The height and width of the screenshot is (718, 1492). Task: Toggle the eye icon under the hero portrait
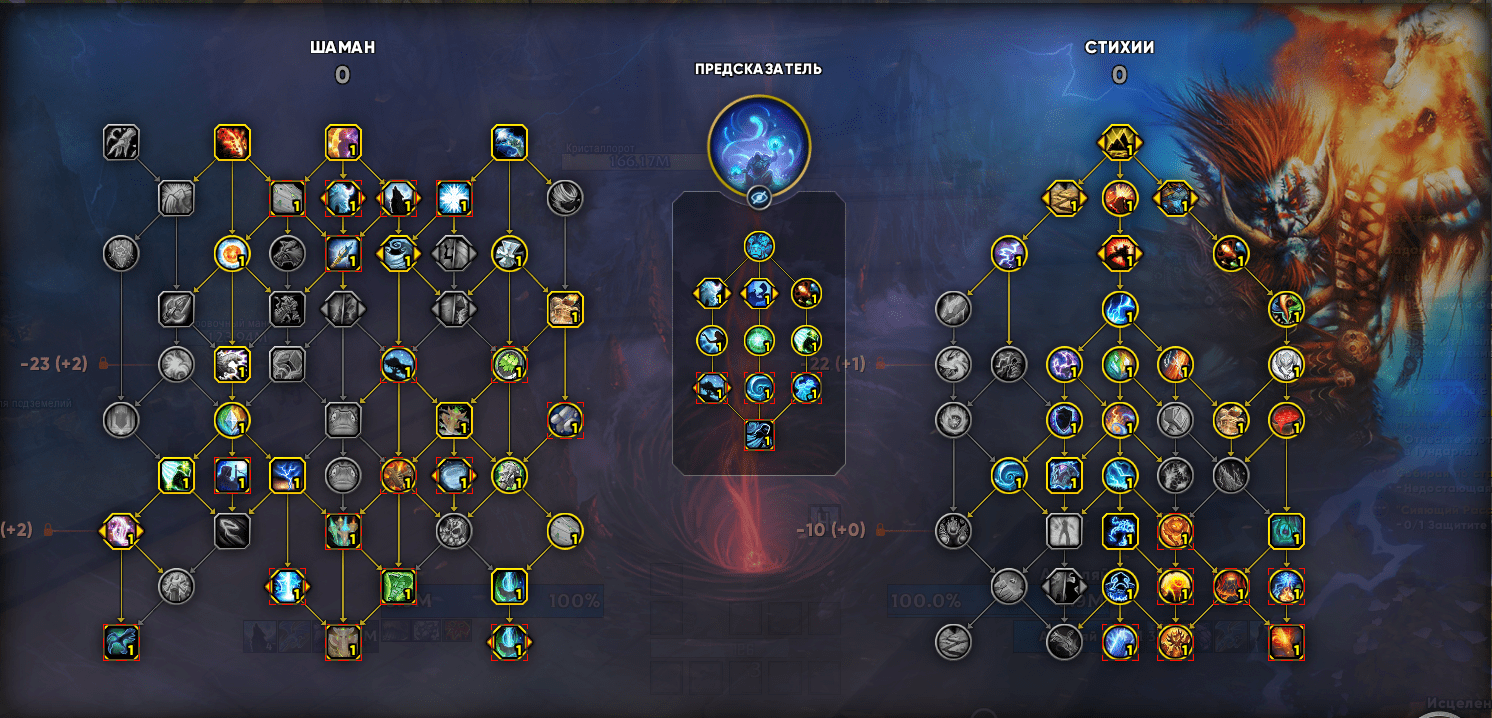[x=759, y=198]
